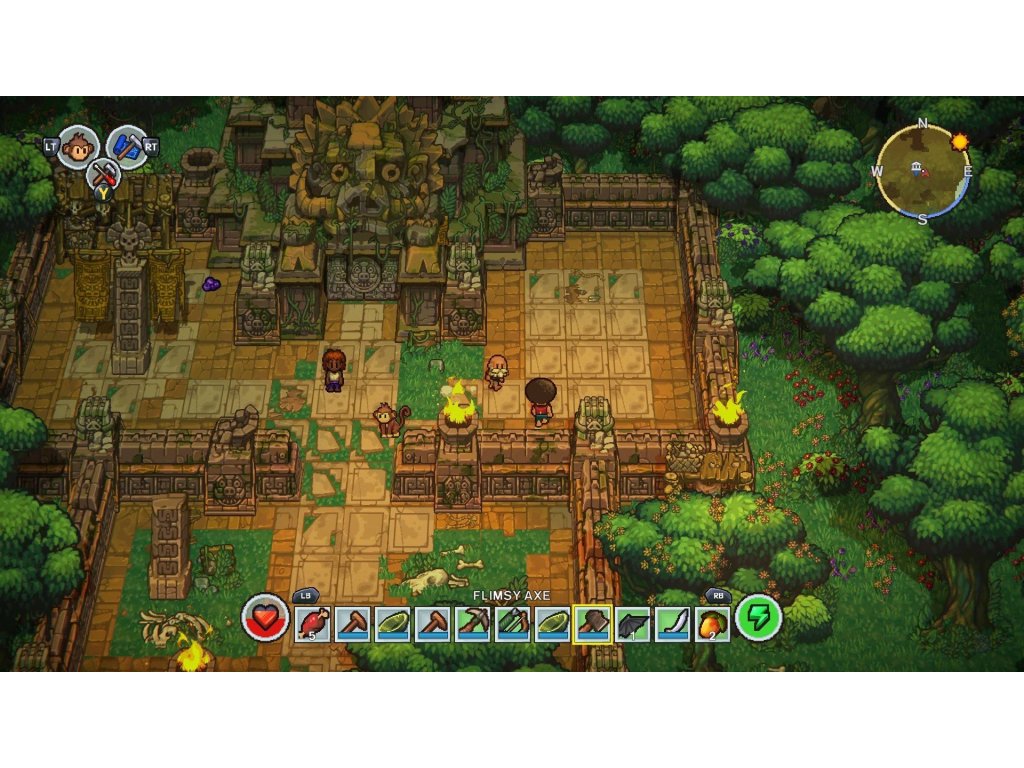
Task: Click the circular compass minimap
Action: click(922, 170)
